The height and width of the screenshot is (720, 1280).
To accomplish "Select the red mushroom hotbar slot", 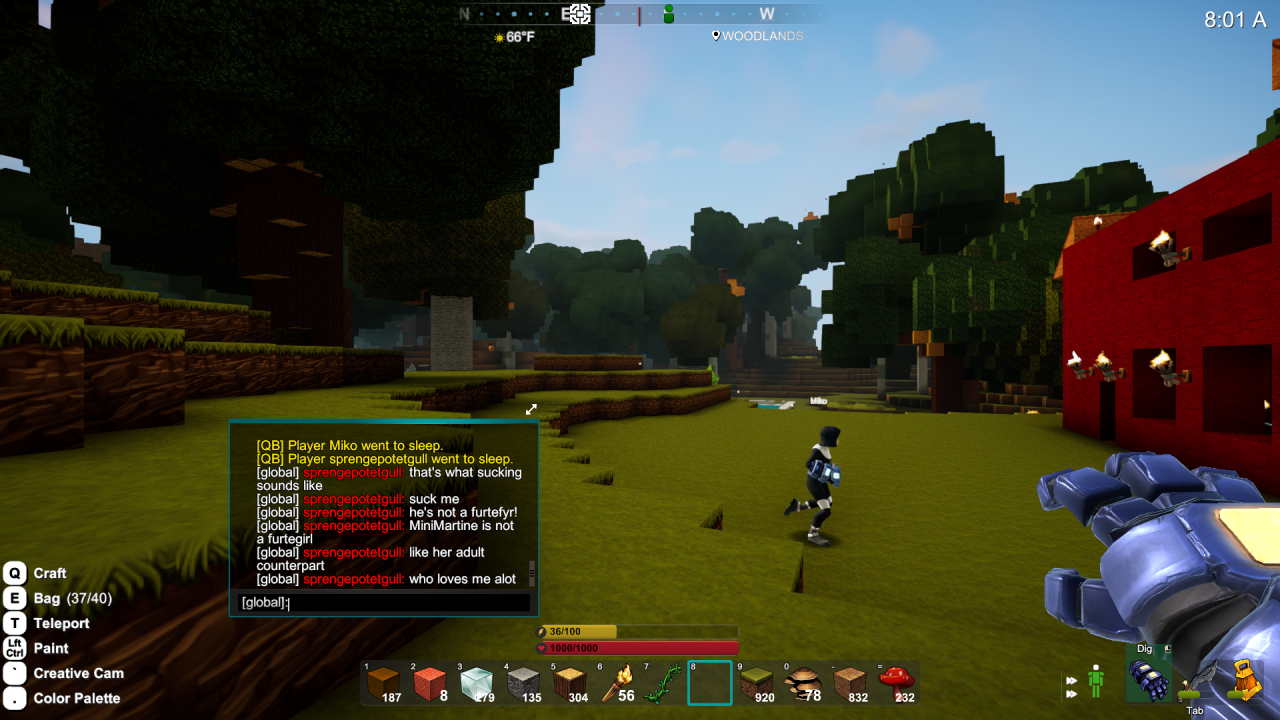I will (x=896, y=683).
